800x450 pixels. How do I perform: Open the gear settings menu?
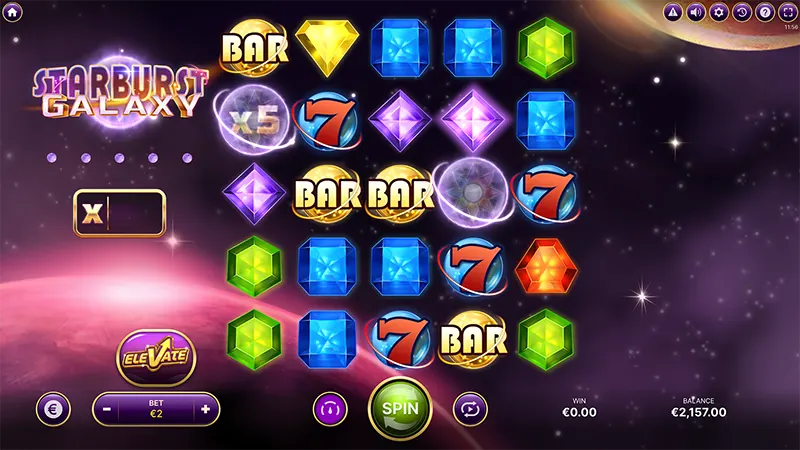718,12
